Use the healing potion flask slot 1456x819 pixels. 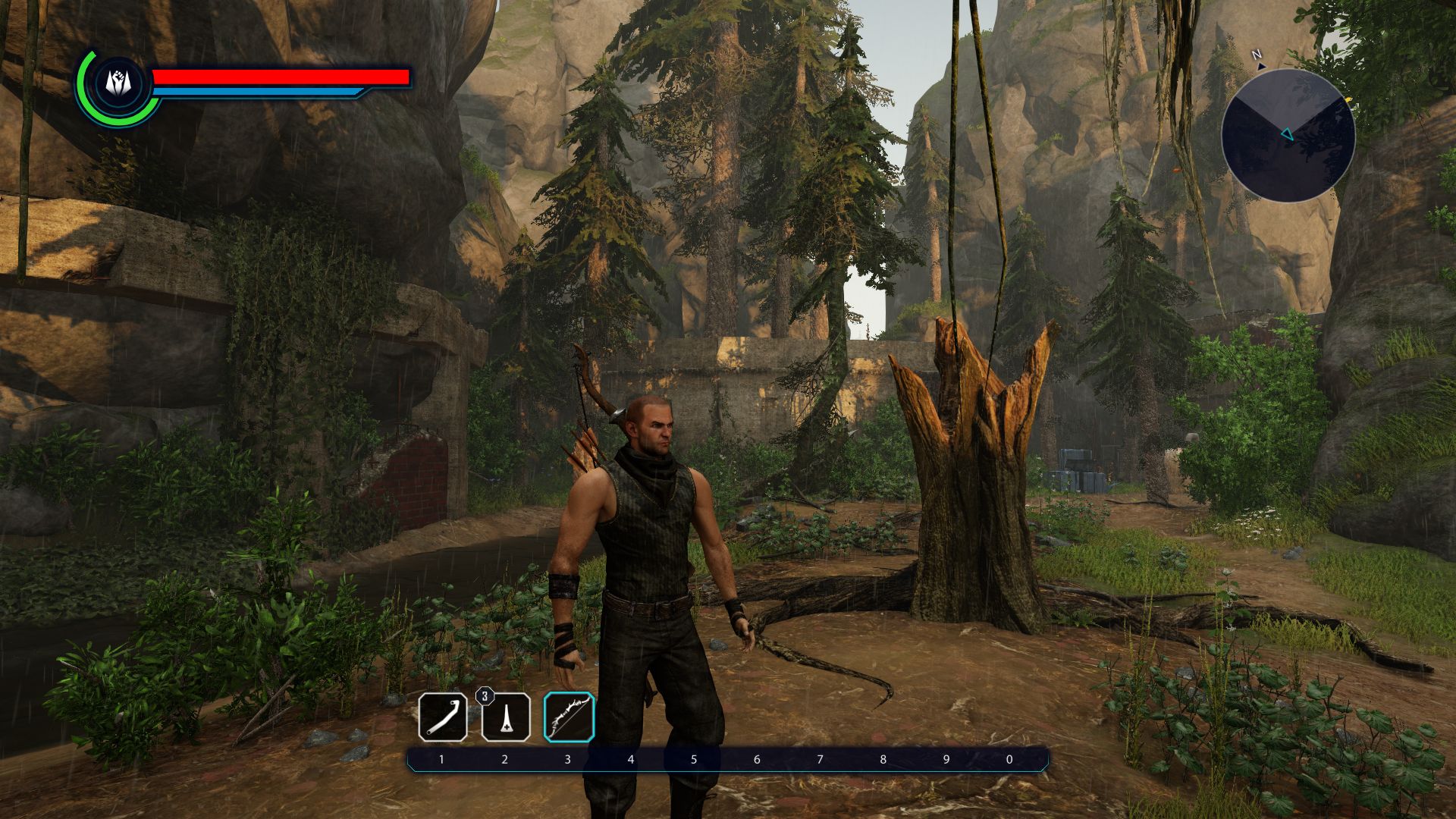tap(506, 718)
